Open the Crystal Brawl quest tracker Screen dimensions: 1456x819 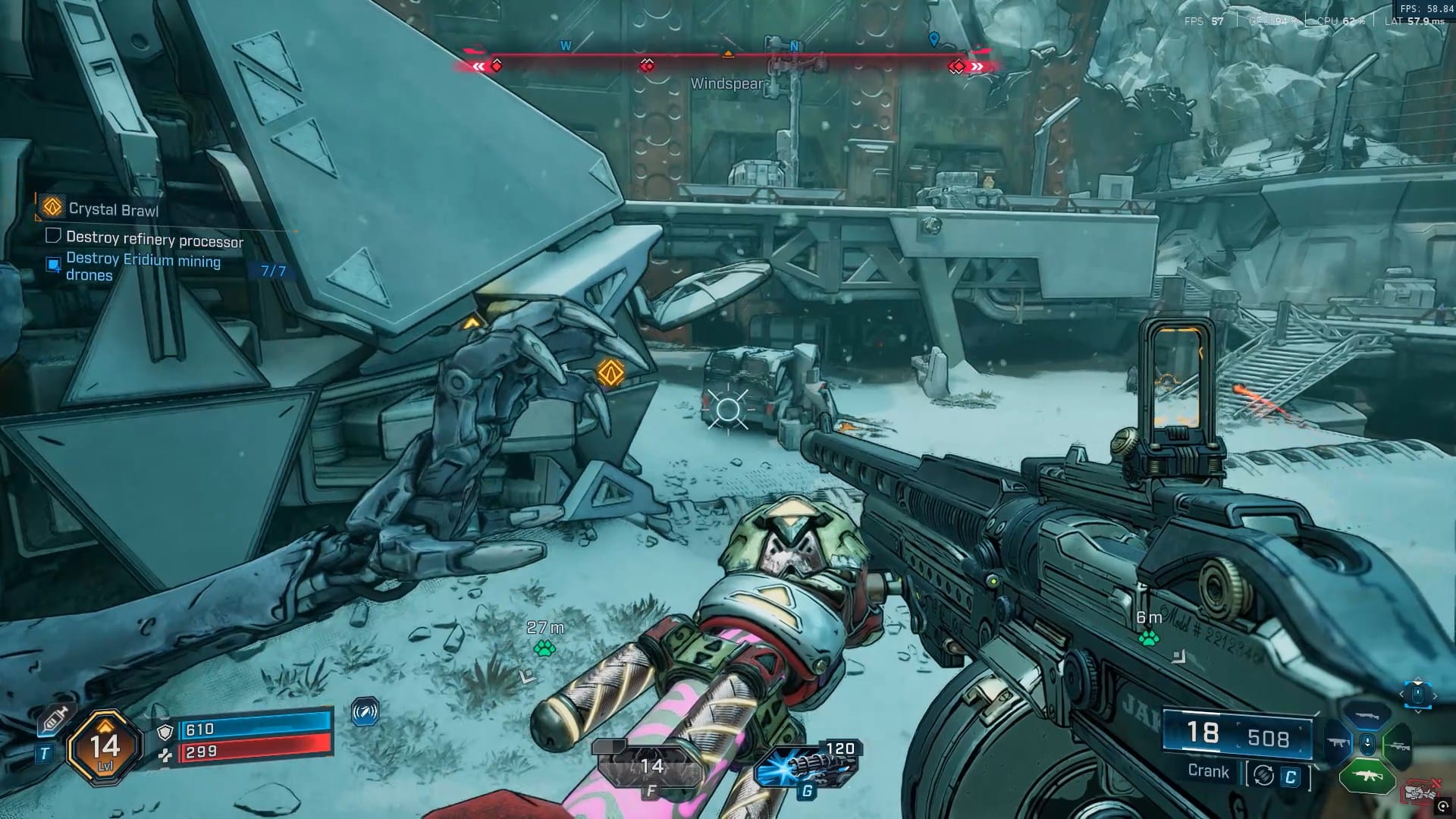click(x=112, y=209)
